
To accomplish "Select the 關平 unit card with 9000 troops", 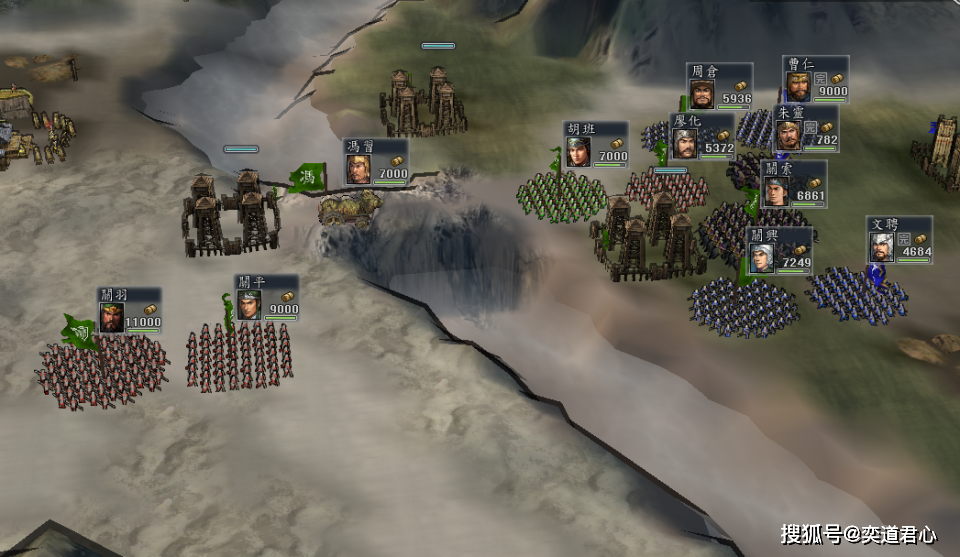I will (x=266, y=297).
